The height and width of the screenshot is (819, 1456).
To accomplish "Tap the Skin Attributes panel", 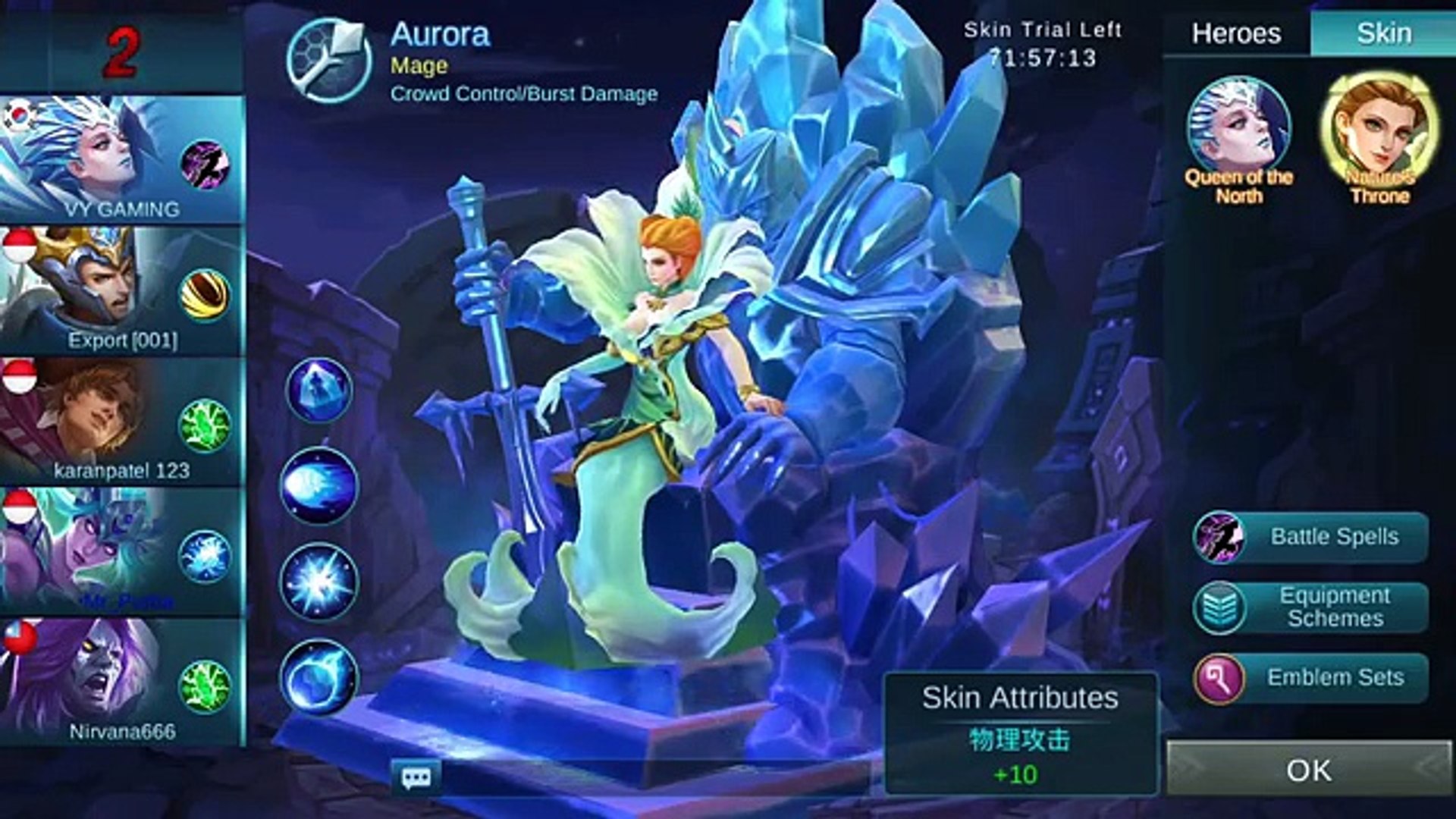I will [1020, 733].
